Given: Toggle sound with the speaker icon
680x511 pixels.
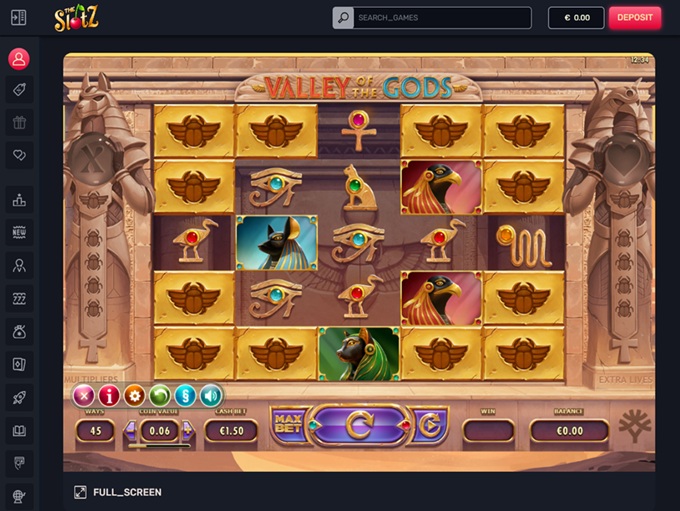Looking at the screenshot, I should tap(210, 395).
